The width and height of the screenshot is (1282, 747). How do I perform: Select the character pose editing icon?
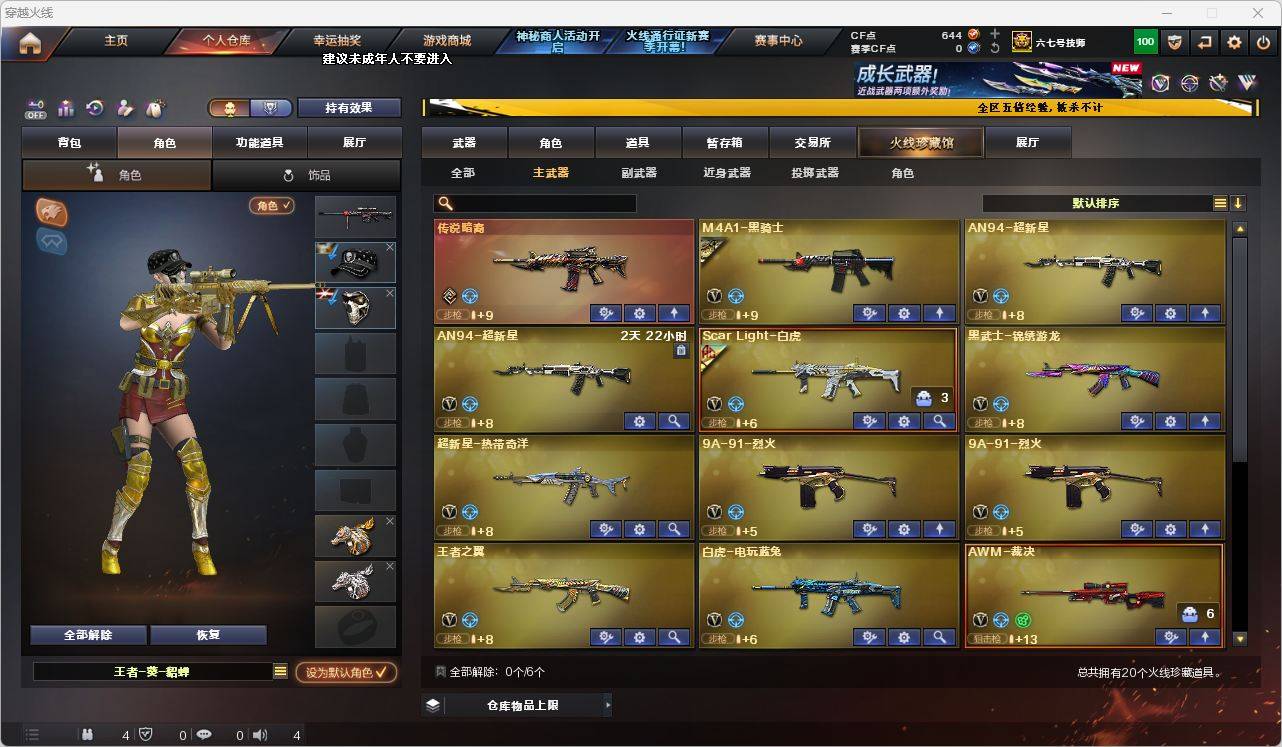tap(124, 106)
